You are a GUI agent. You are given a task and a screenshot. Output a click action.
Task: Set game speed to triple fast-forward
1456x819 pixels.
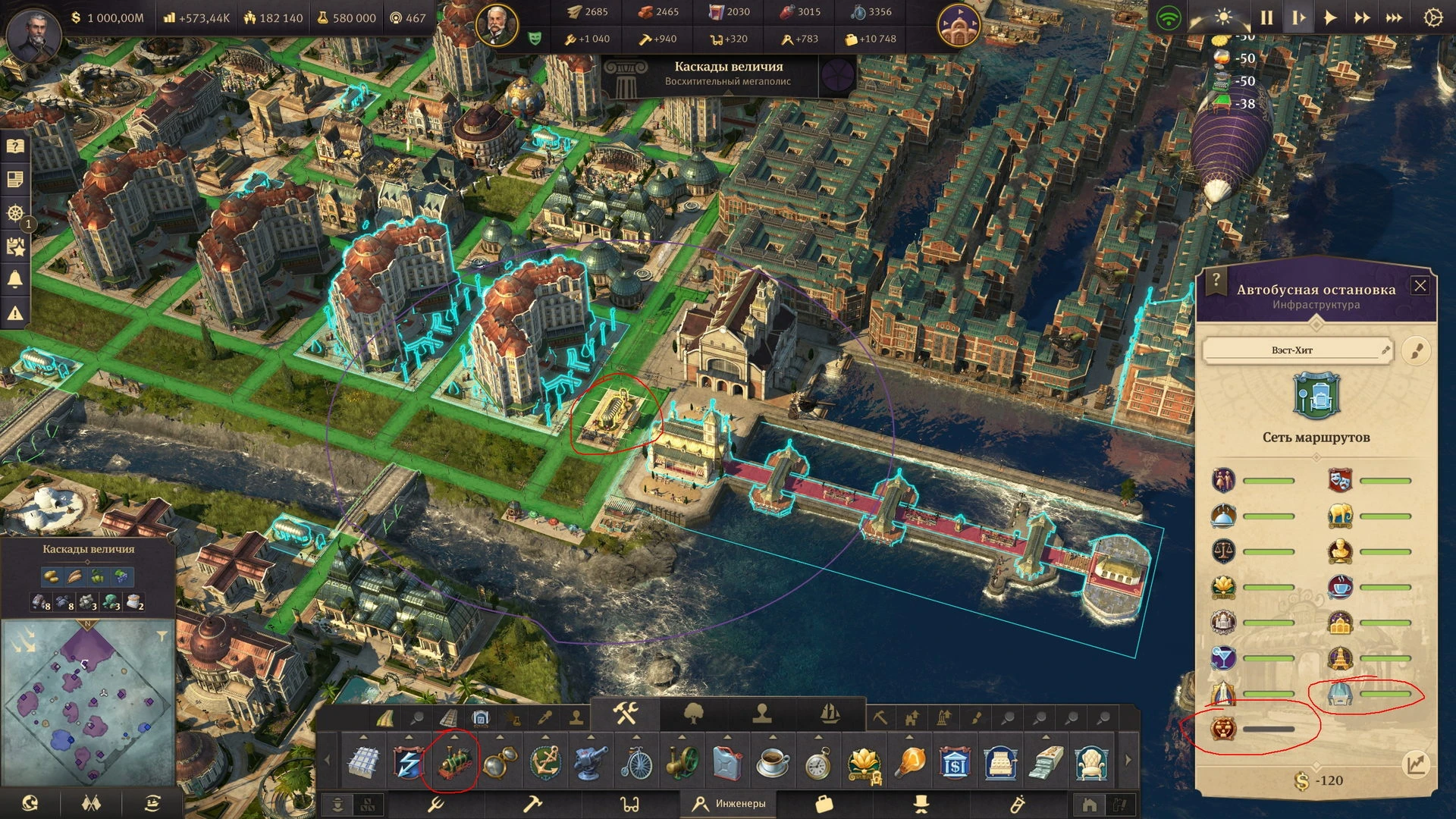(1394, 17)
